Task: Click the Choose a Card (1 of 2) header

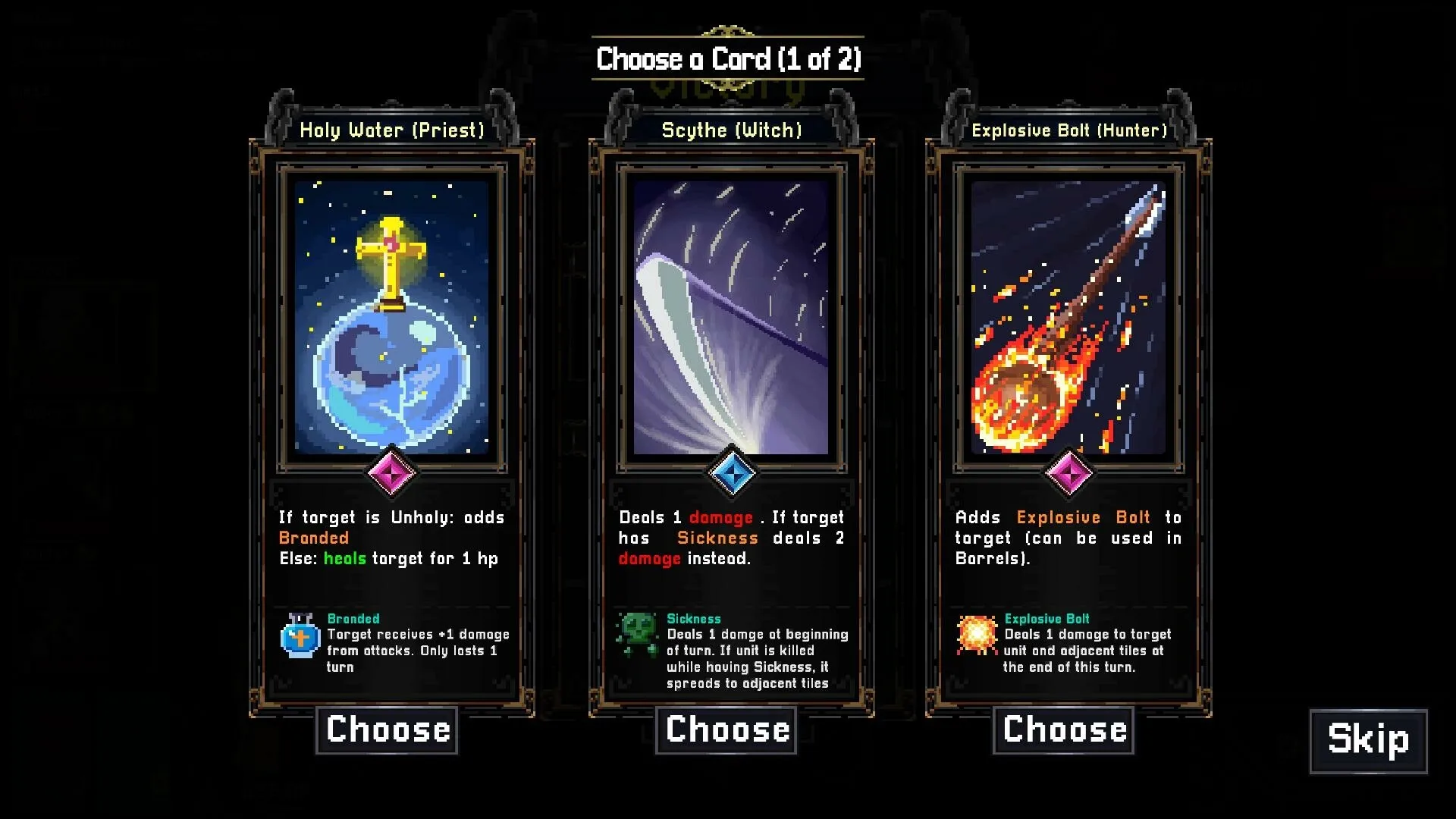Action: pyautogui.click(x=727, y=58)
